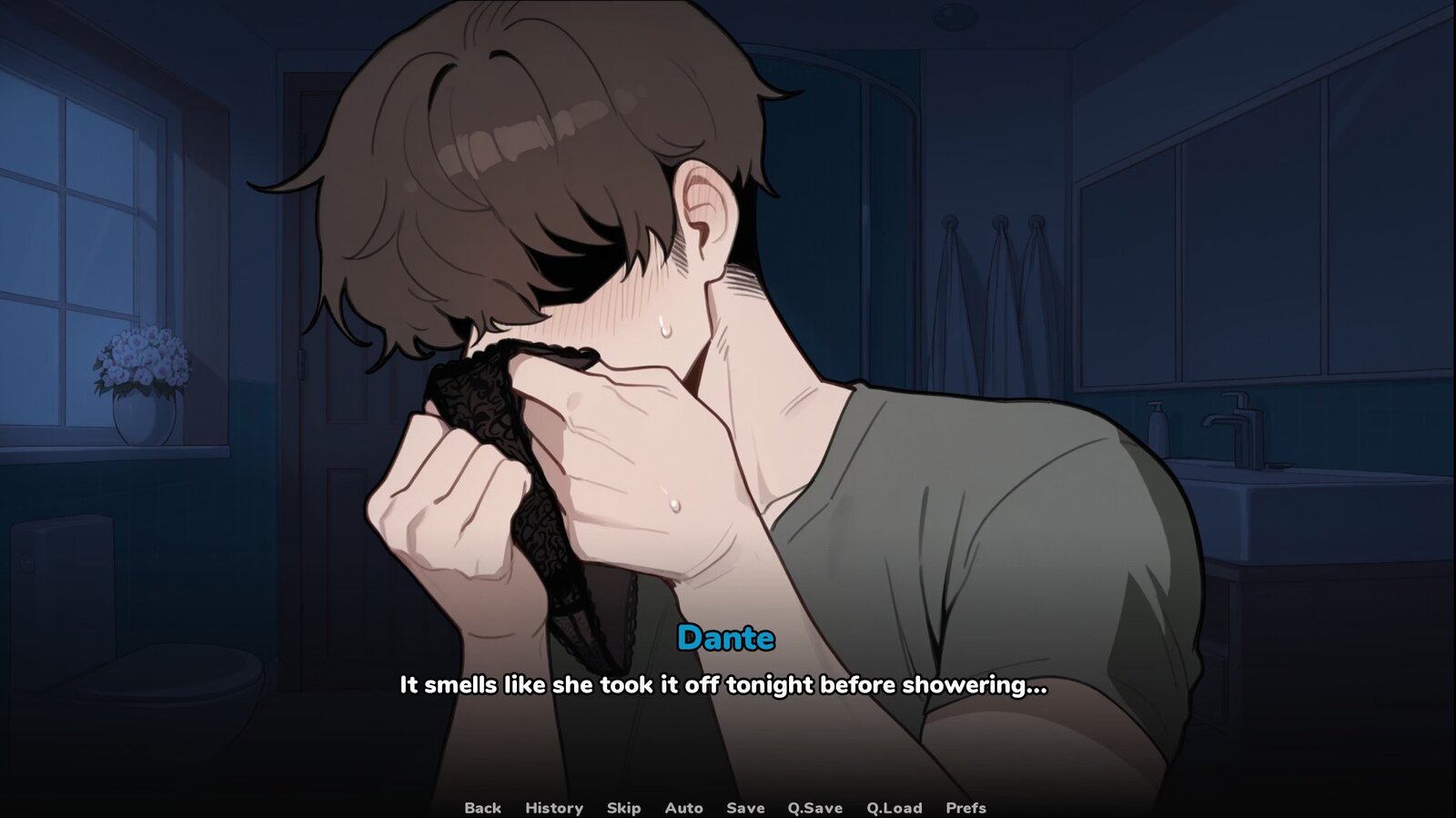
Task: Open the Save screen
Action: (x=744, y=808)
